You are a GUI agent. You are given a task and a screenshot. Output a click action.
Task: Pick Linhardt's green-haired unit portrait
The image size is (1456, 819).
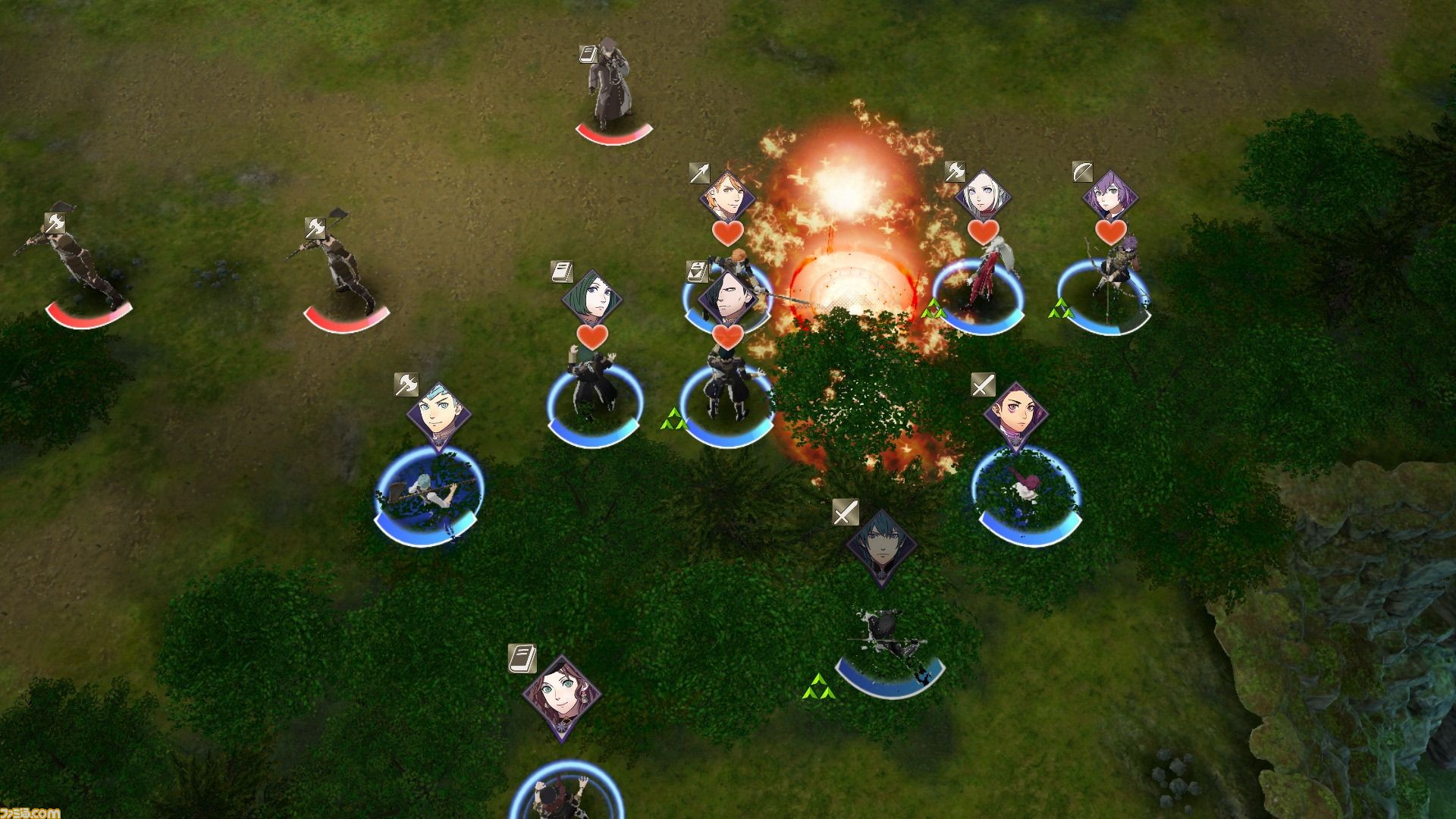591,300
